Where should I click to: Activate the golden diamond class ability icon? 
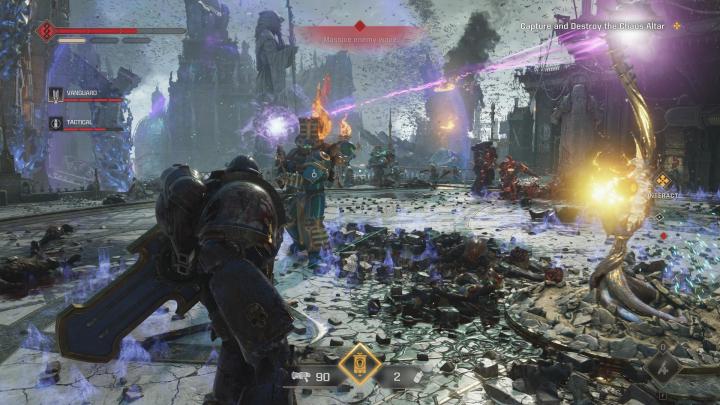click(x=360, y=366)
